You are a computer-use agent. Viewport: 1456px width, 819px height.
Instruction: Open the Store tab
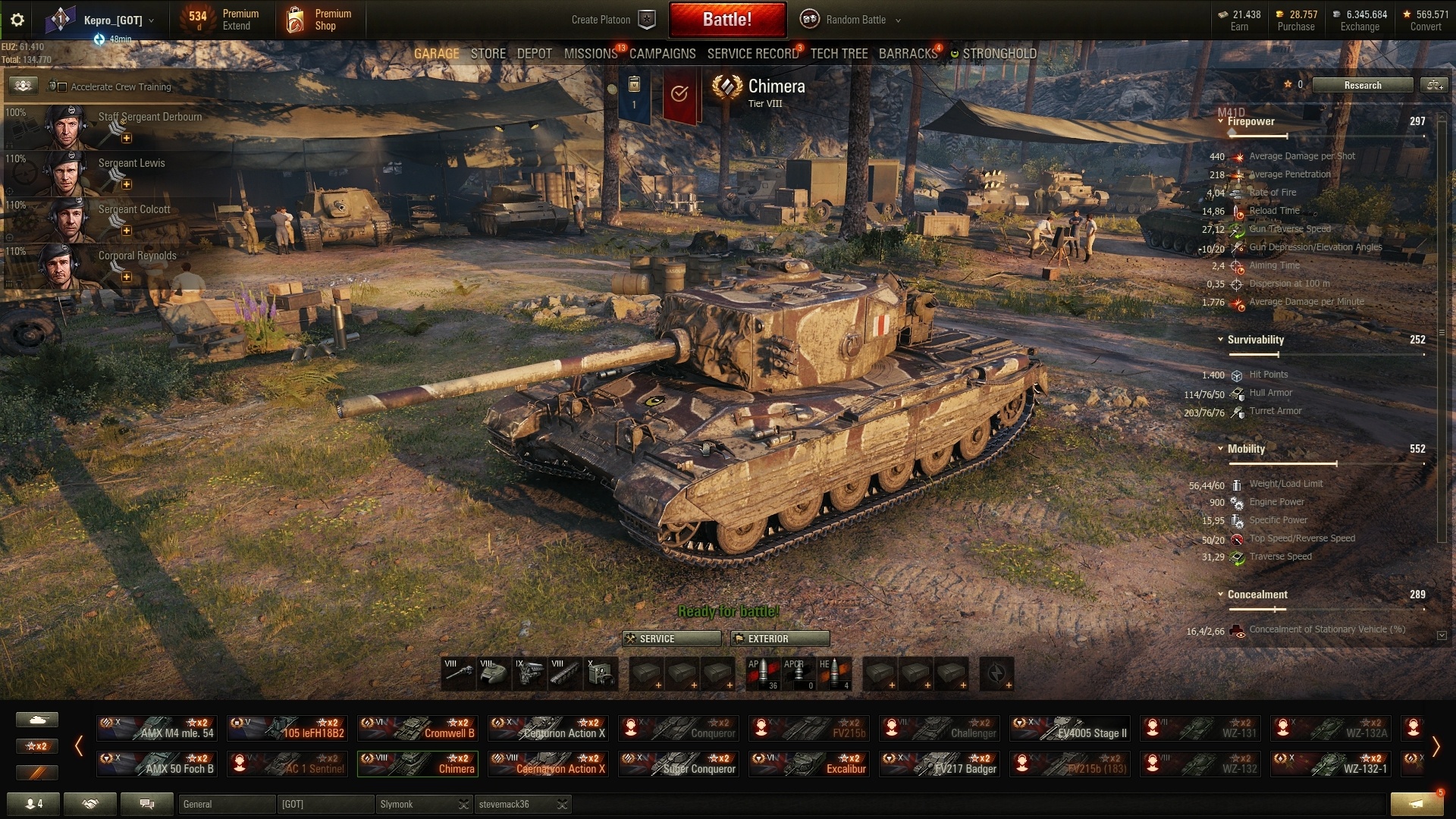[x=488, y=54]
